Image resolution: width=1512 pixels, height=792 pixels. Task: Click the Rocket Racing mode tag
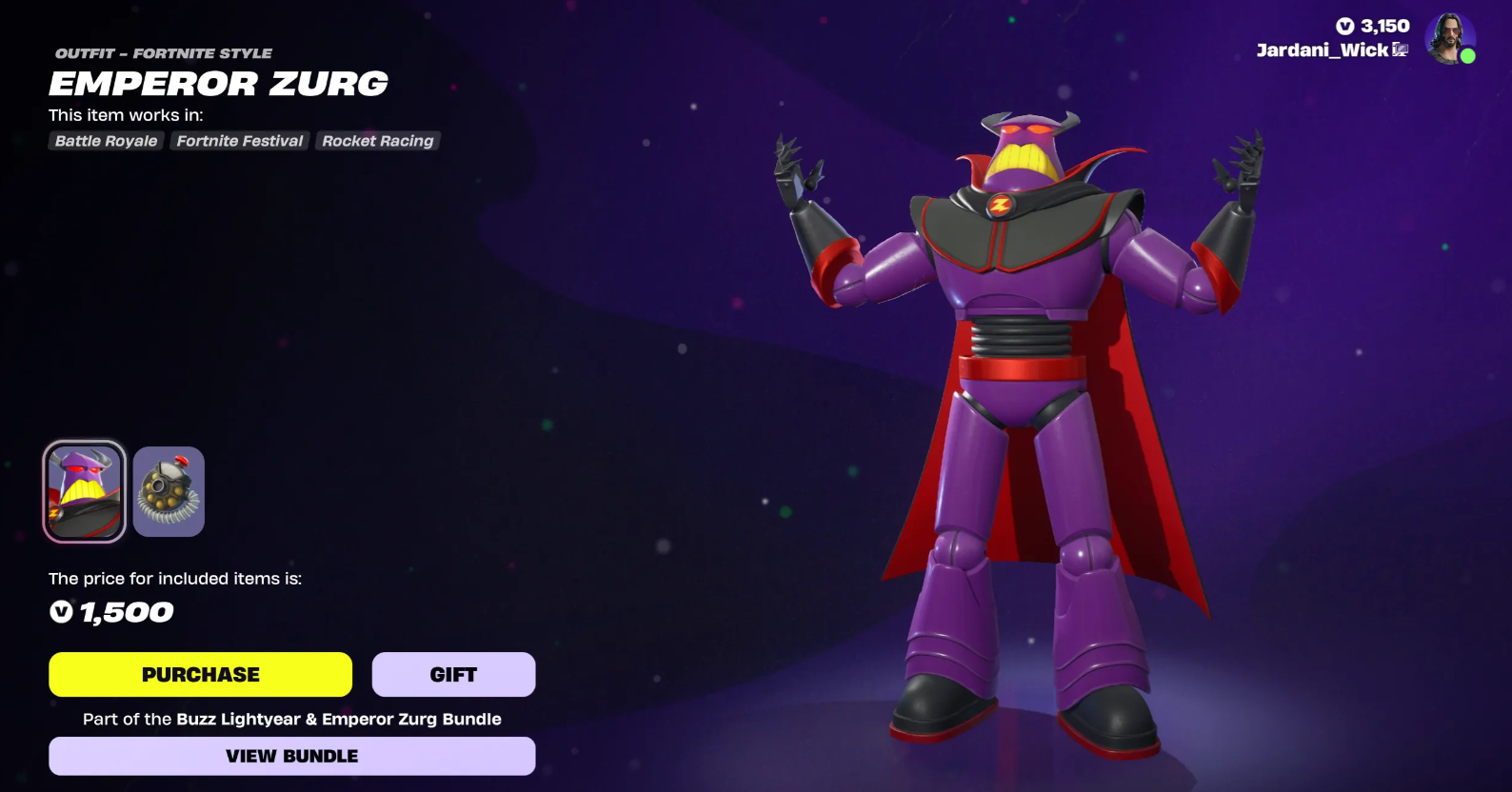pos(377,141)
